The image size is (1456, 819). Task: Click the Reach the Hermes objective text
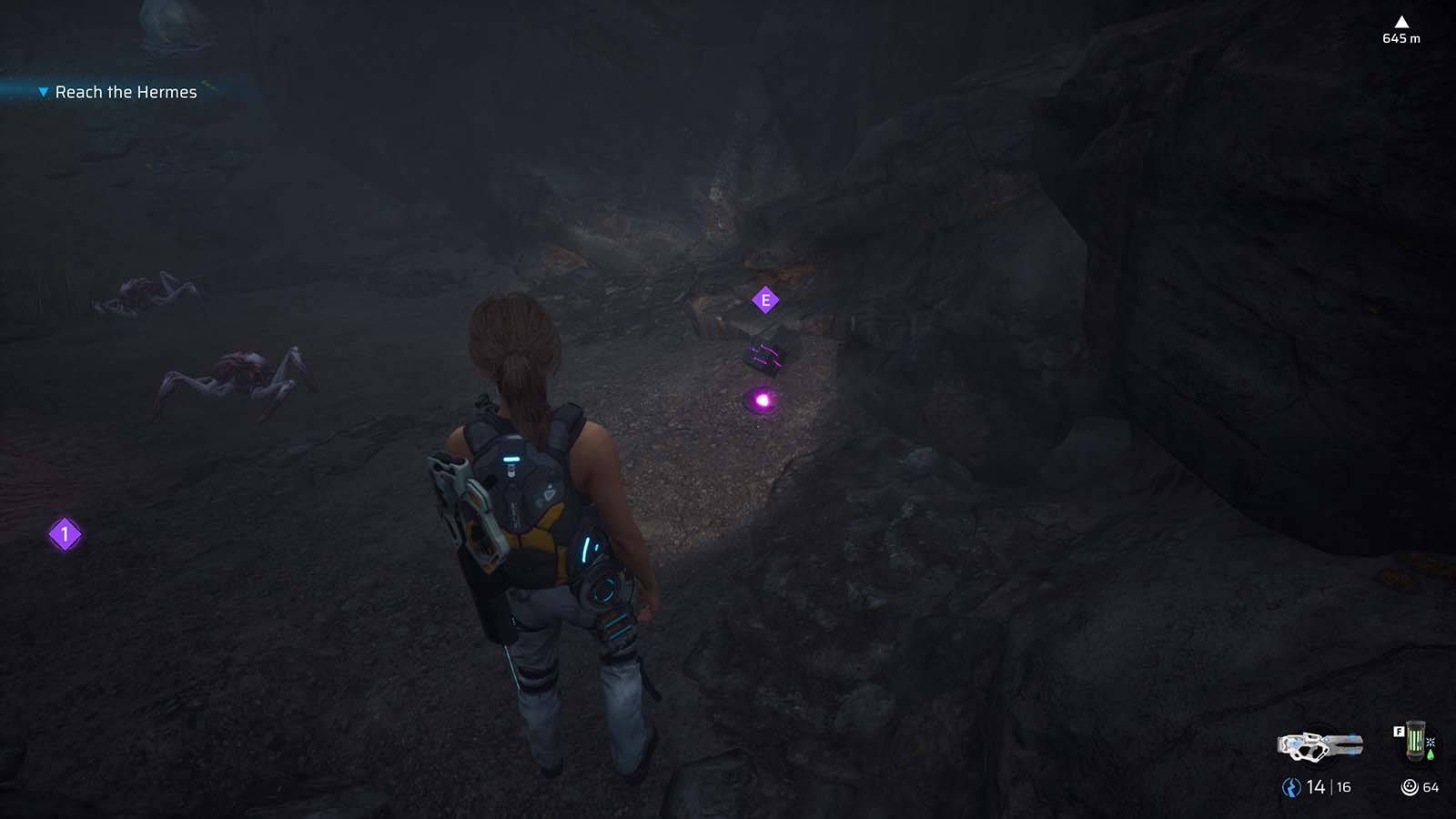[x=126, y=91]
